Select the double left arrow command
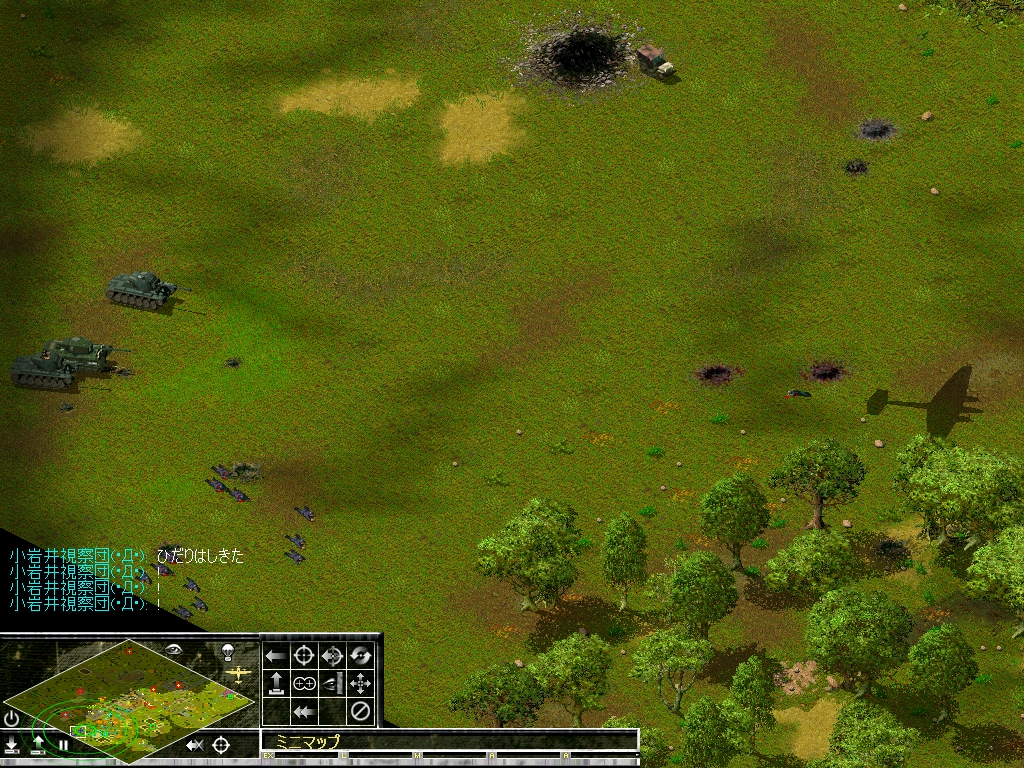The image size is (1024, 768). point(304,712)
